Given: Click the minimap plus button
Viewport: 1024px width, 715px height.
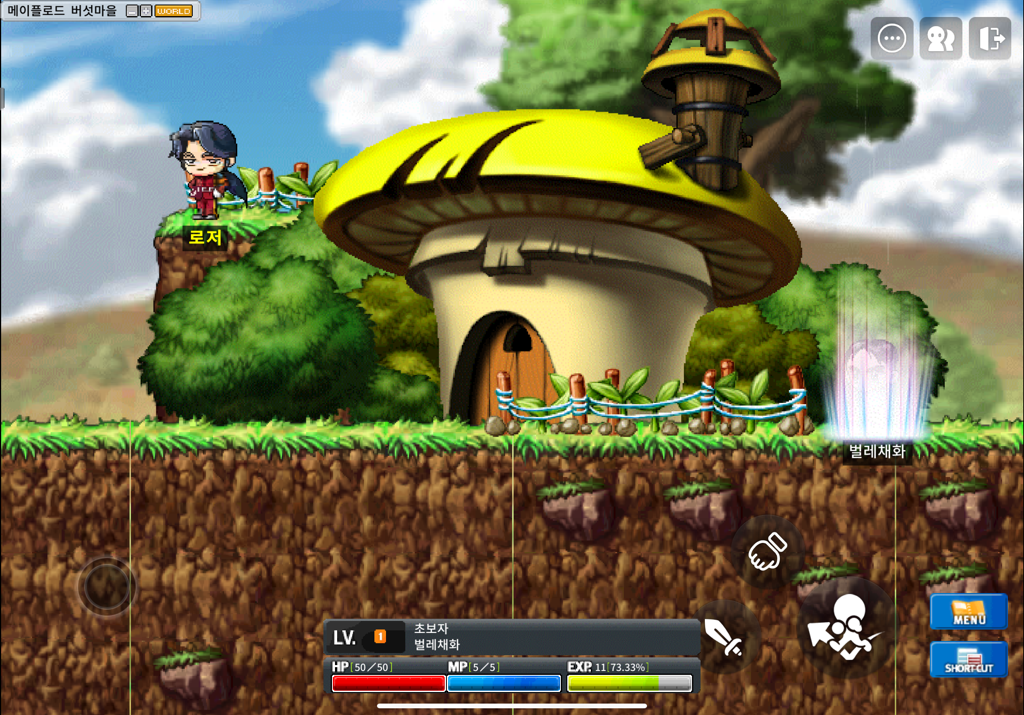Looking at the screenshot, I should (x=146, y=11).
